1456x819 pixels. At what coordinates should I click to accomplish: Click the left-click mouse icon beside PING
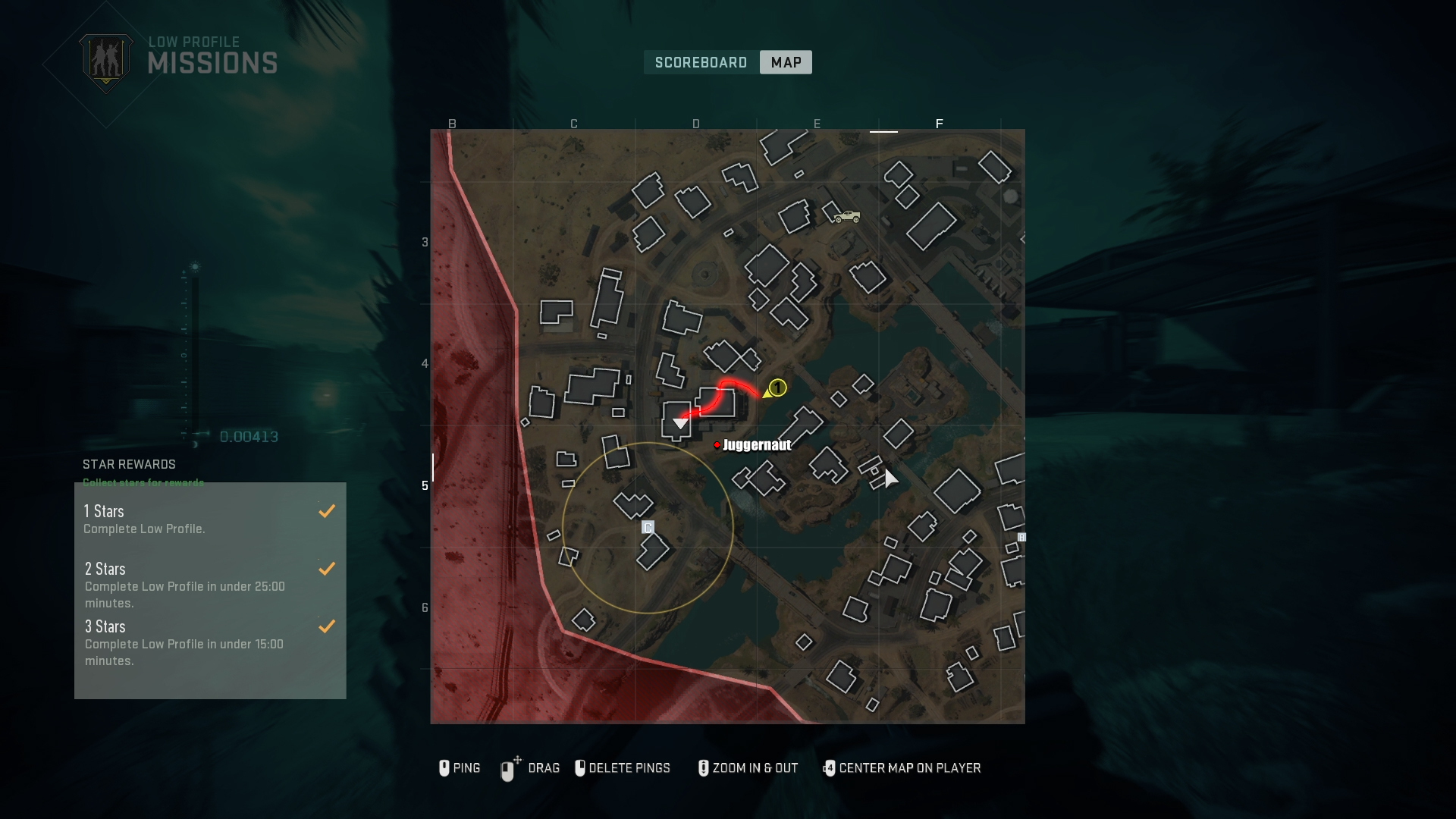click(x=444, y=768)
